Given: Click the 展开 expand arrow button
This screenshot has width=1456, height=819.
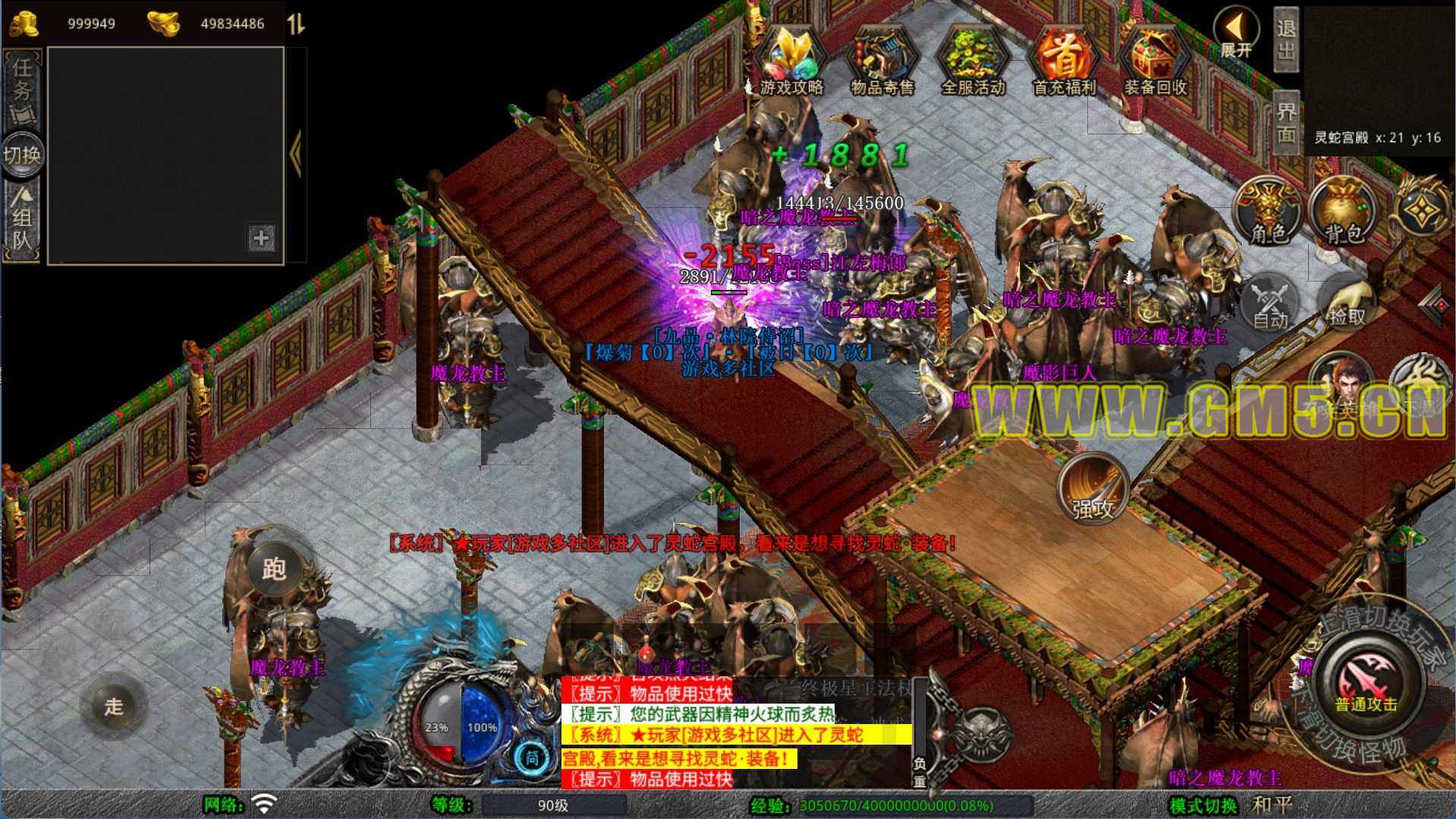Looking at the screenshot, I should pos(1236,33).
